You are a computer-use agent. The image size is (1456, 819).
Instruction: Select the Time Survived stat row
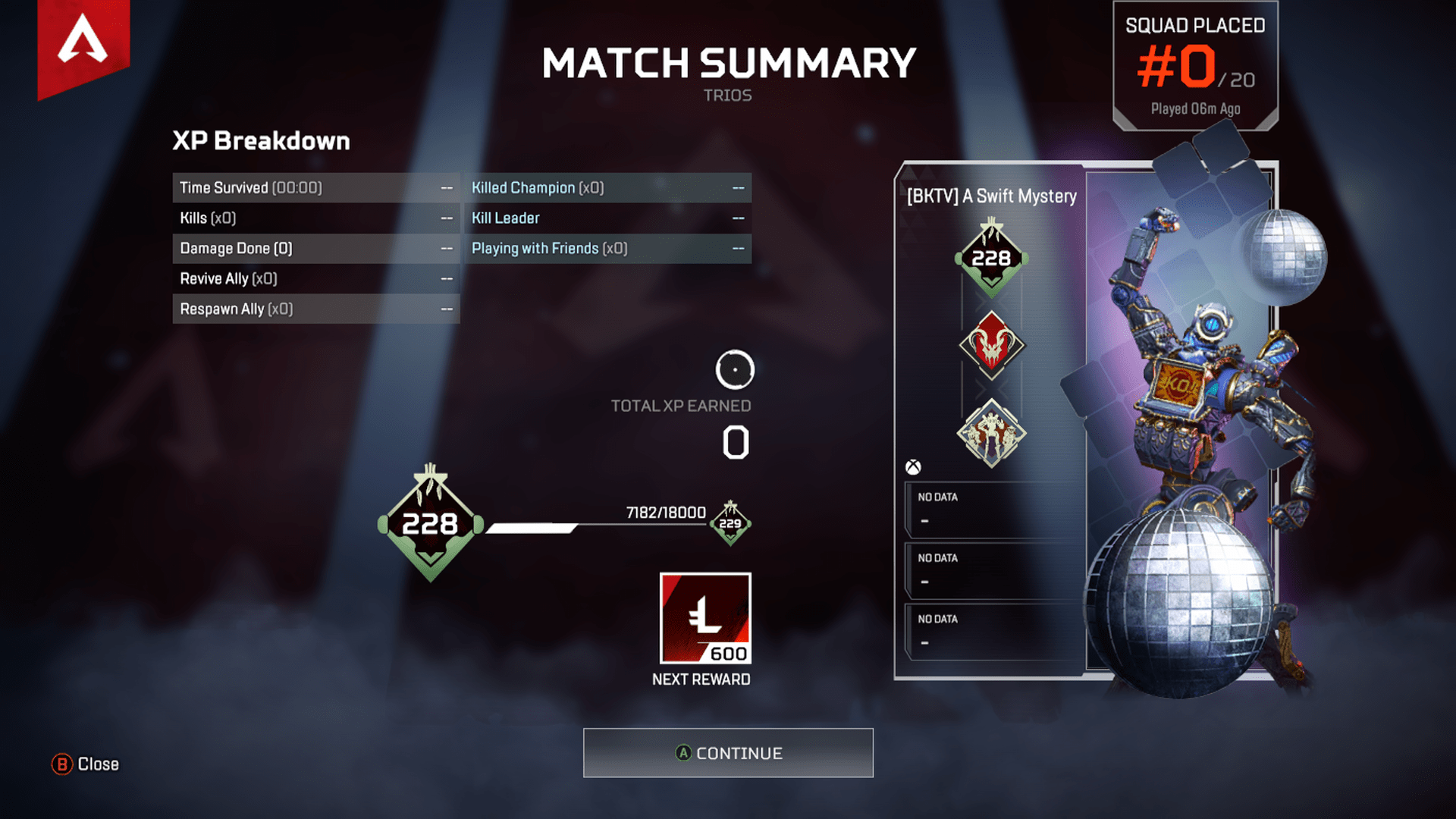316,187
